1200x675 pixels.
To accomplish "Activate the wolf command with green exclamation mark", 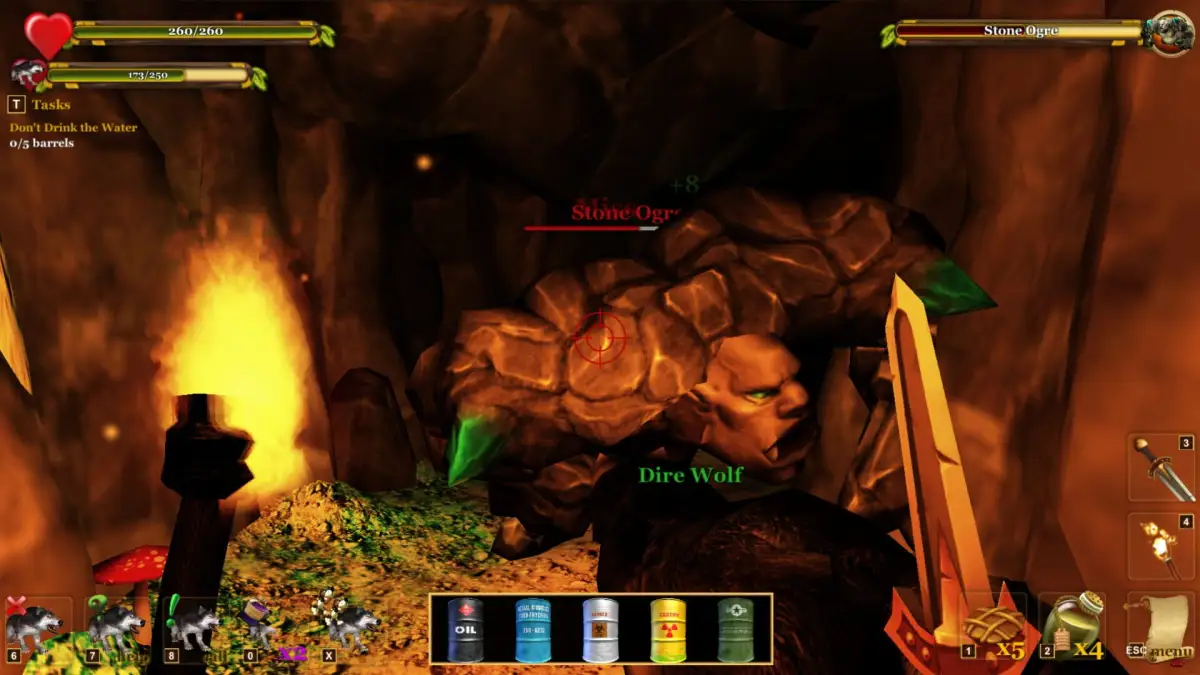I will tap(193, 627).
